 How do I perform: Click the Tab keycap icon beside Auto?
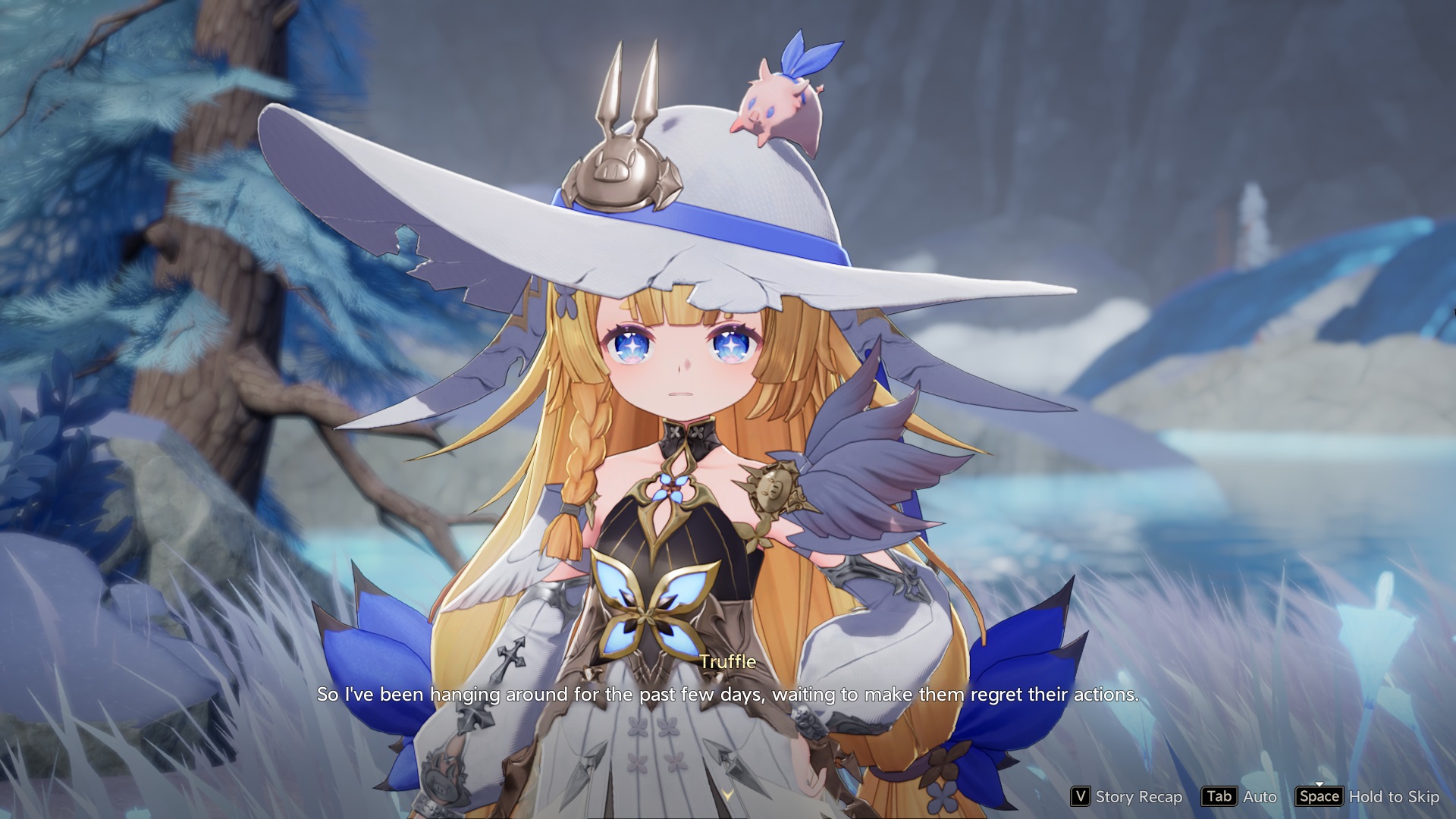pyautogui.click(x=1219, y=797)
